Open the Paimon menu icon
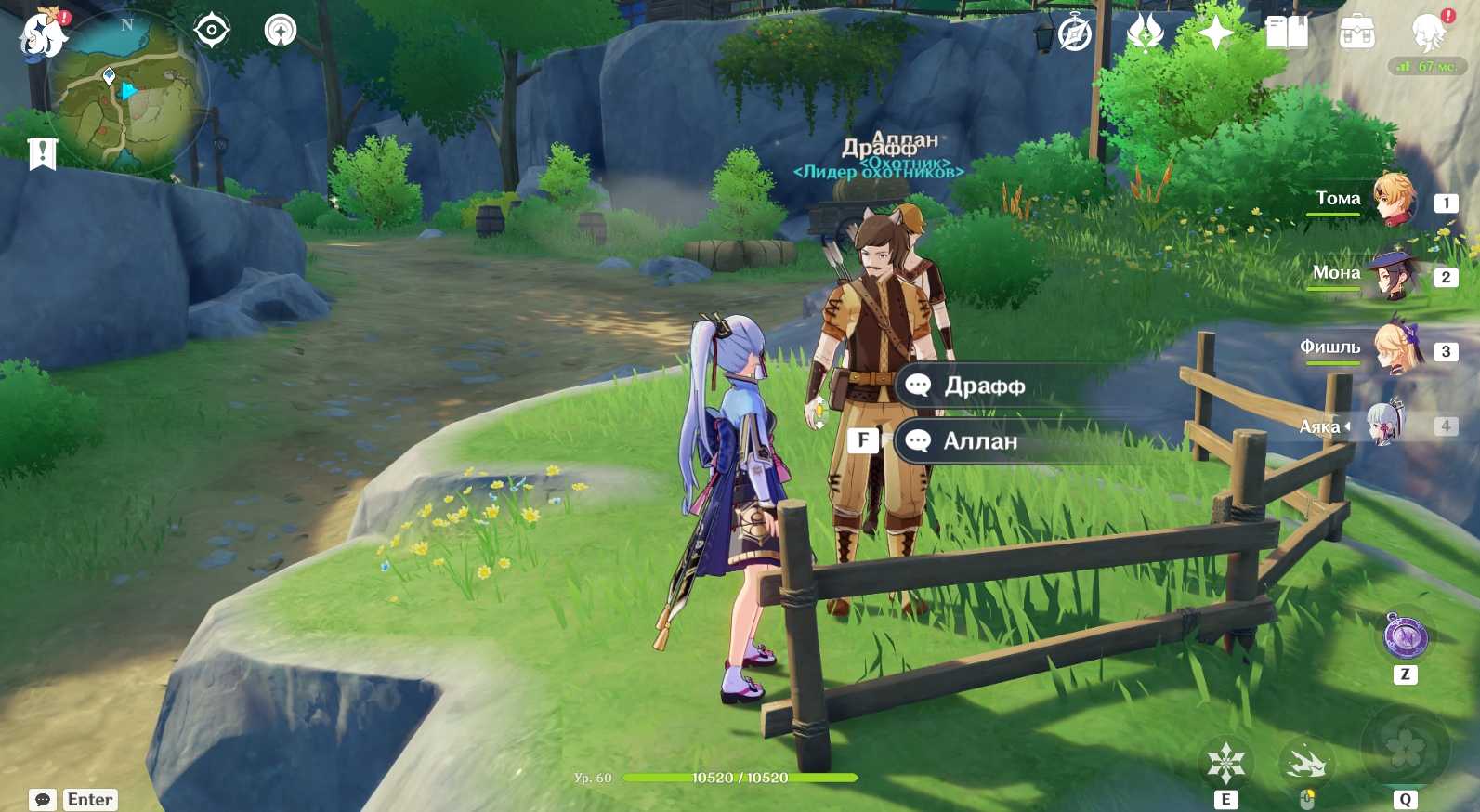The image size is (1480, 812). pos(43,35)
